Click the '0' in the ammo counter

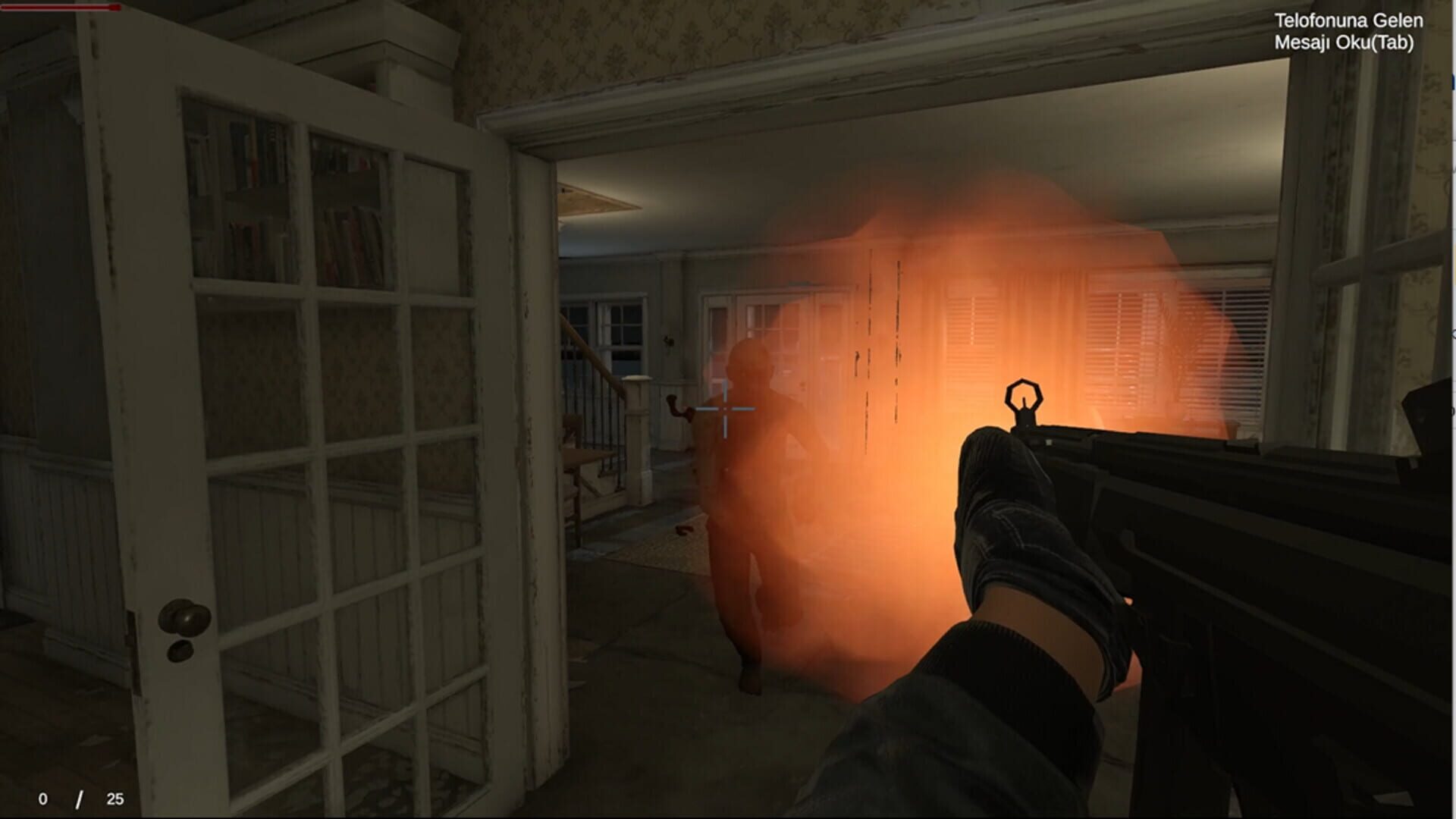coord(43,798)
